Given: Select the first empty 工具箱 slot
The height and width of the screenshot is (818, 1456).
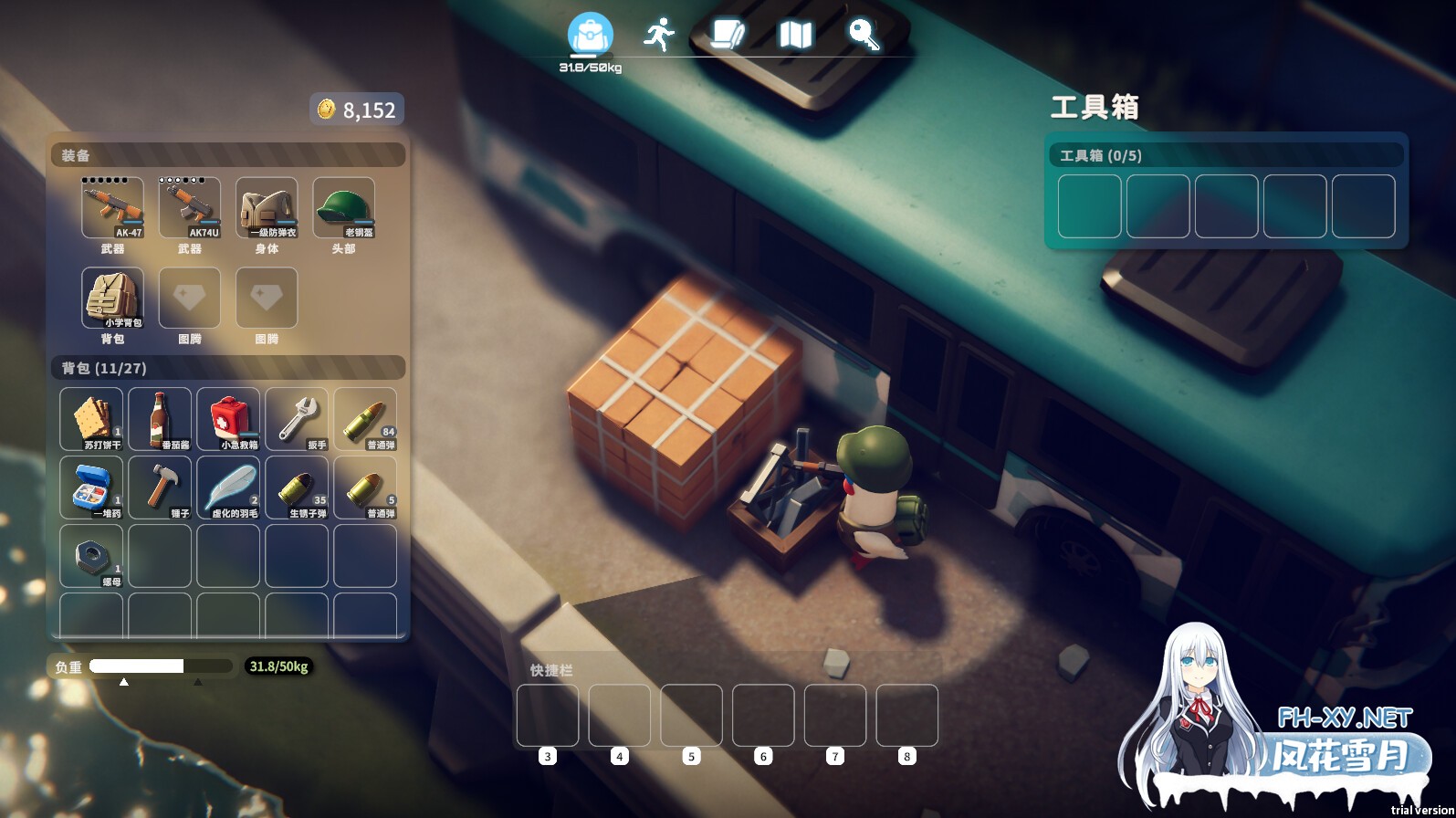Looking at the screenshot, I should click(1089, 206).
